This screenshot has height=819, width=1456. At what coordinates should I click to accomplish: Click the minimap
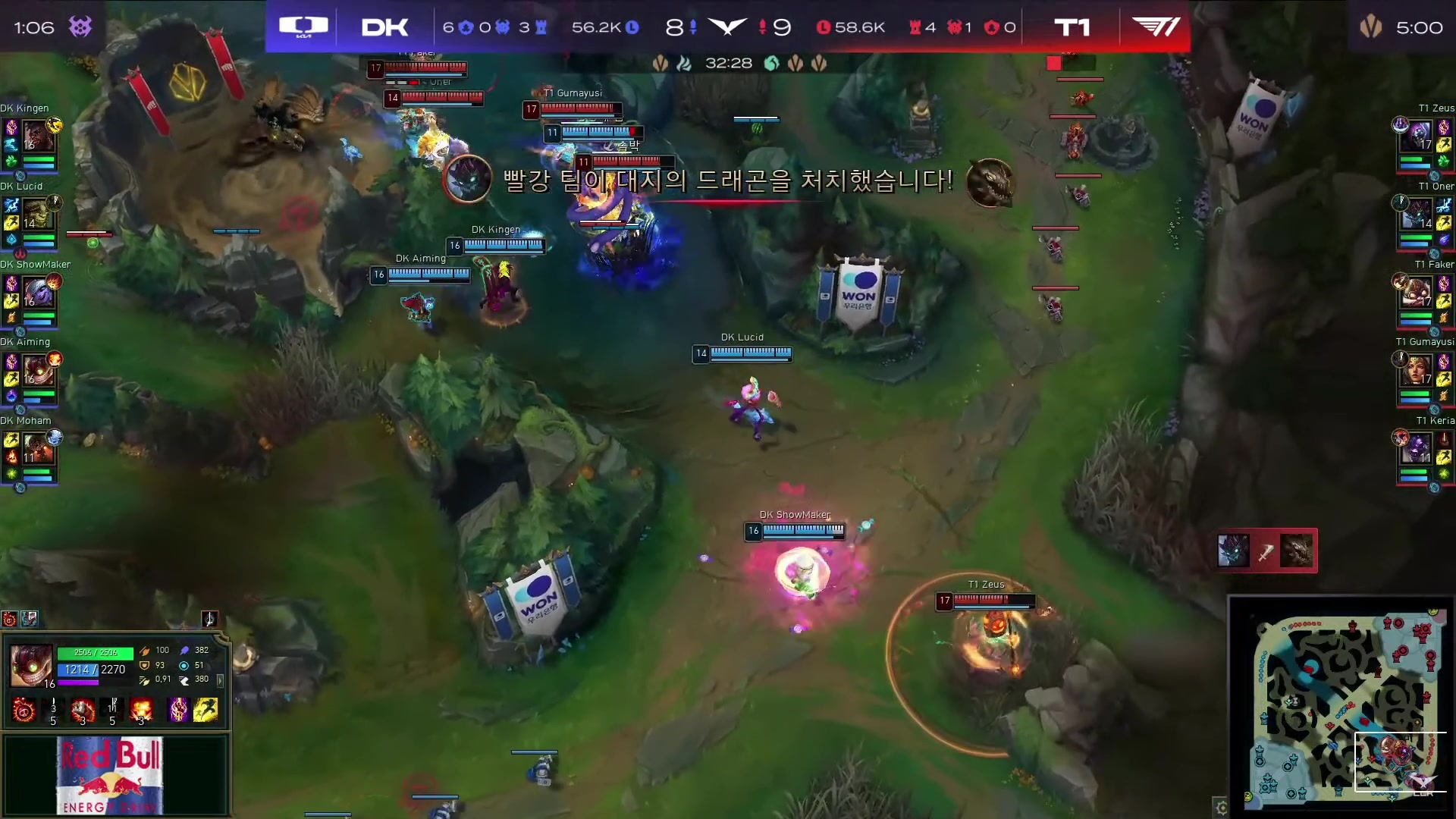point(1342,708)
